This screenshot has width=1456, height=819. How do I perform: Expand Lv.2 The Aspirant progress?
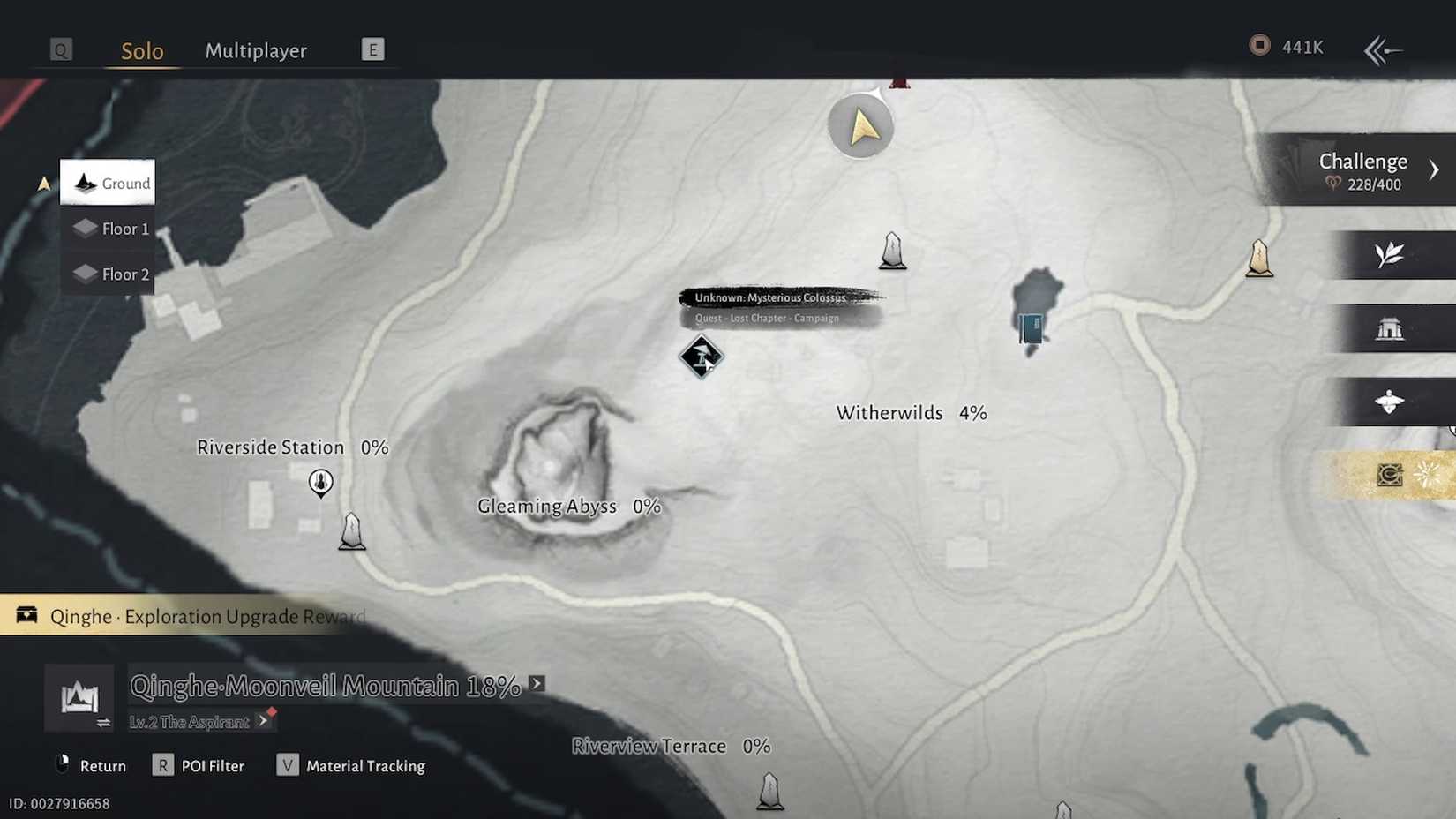point(265,721)
